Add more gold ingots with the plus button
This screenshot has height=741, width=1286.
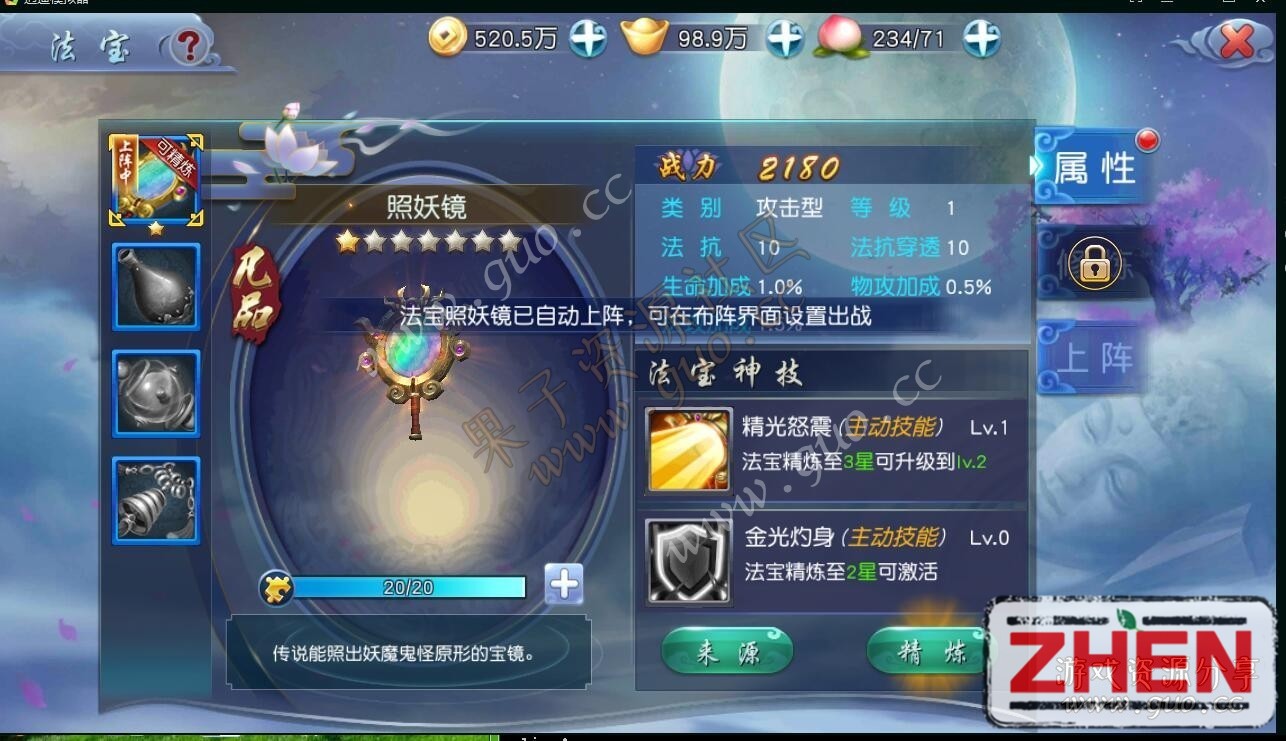(785, 39)
